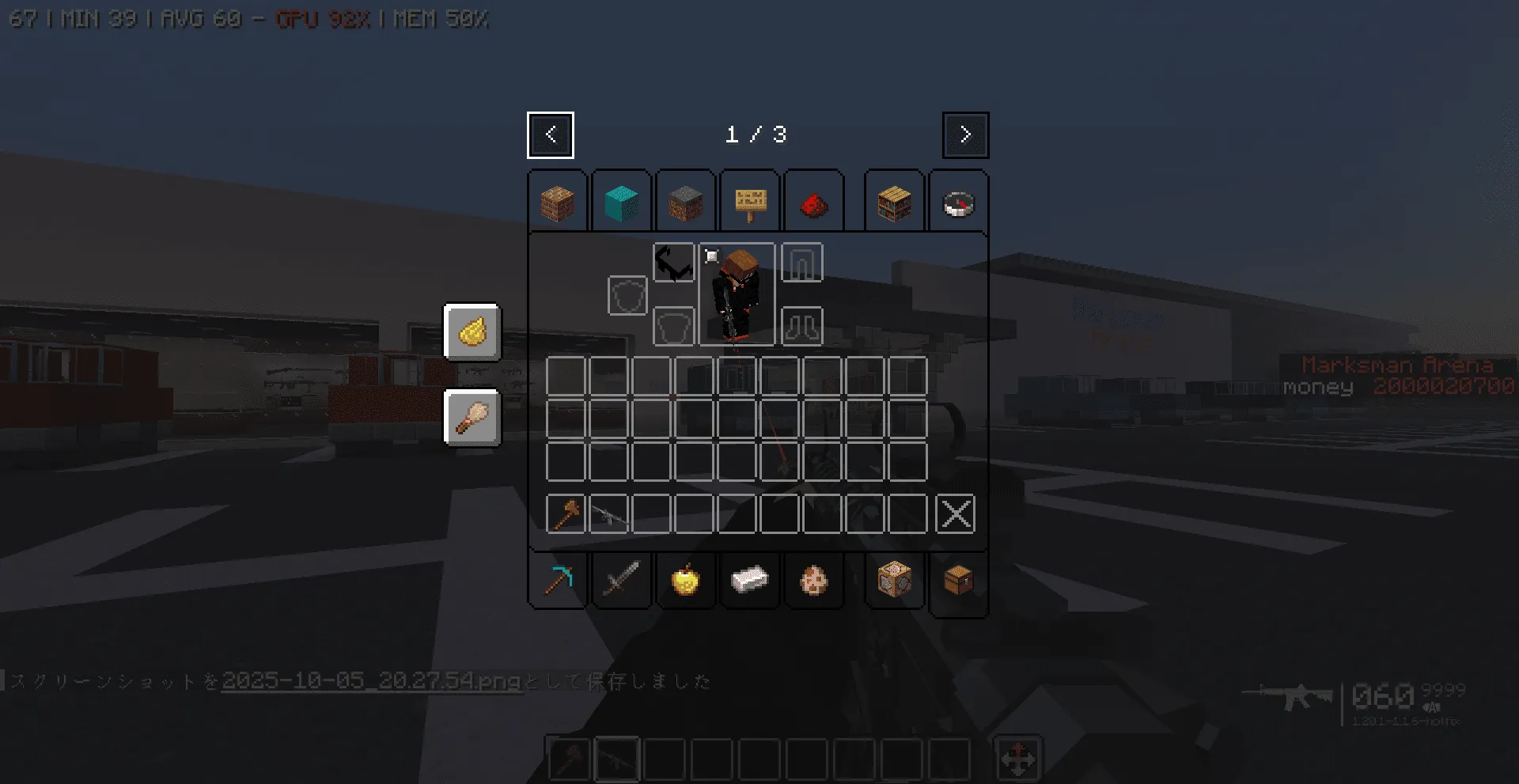
Task: Select the Functional Blocks sign tab
Action: click(x=749, y=203)
